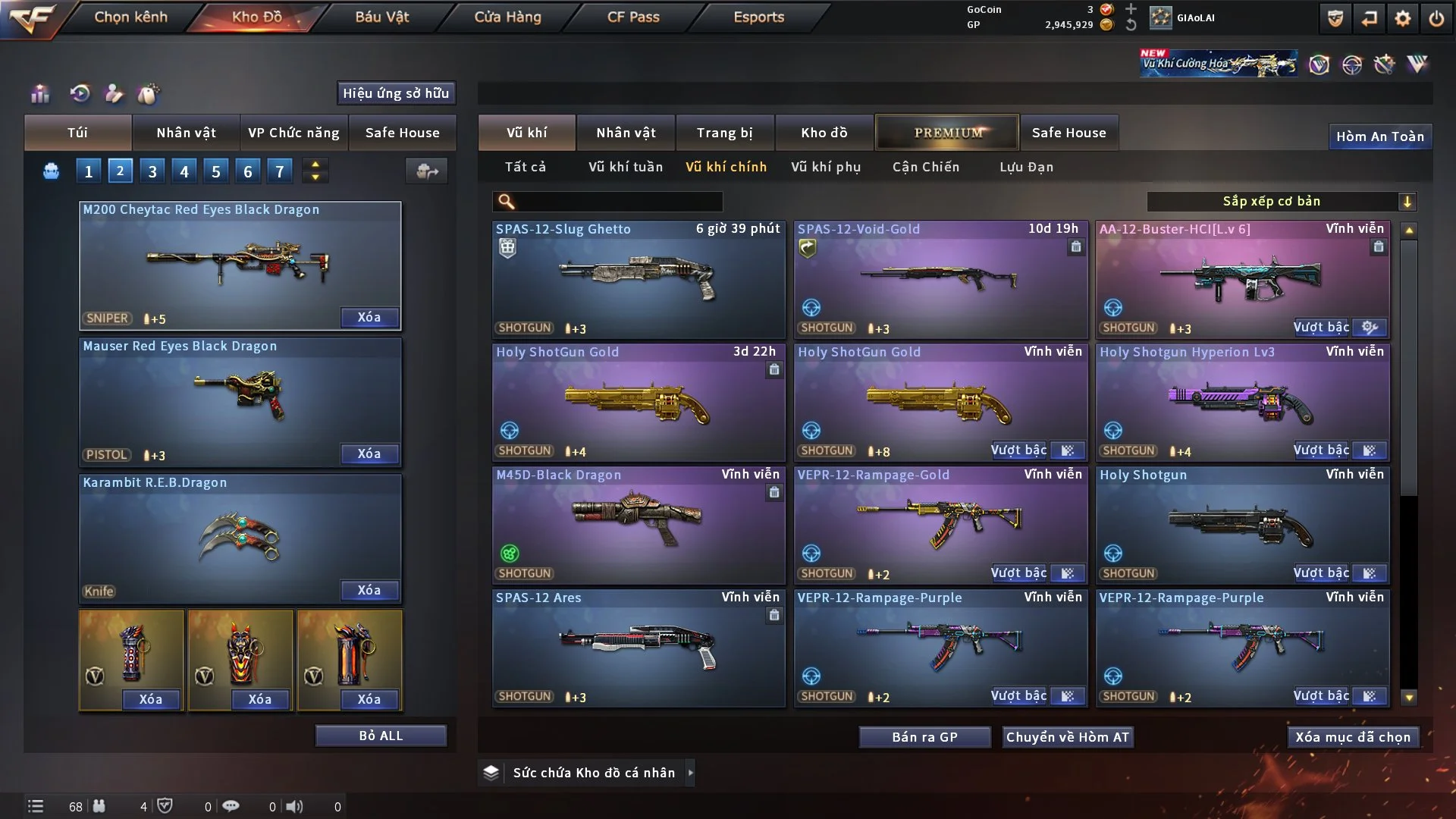1456x819 pixels.
Task: Open the Sắp xếp cơ bản dropdown
Action: click(x=1280, y=202)
